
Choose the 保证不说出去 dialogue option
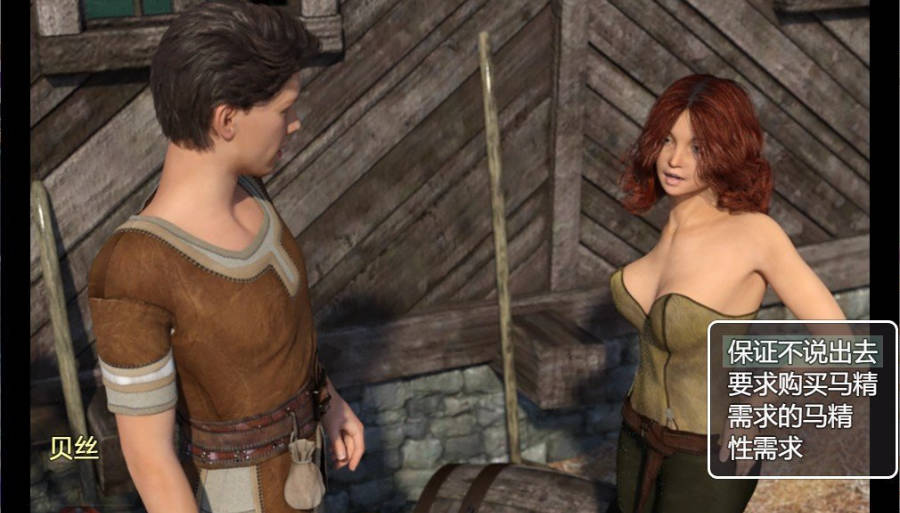[801, 352]
